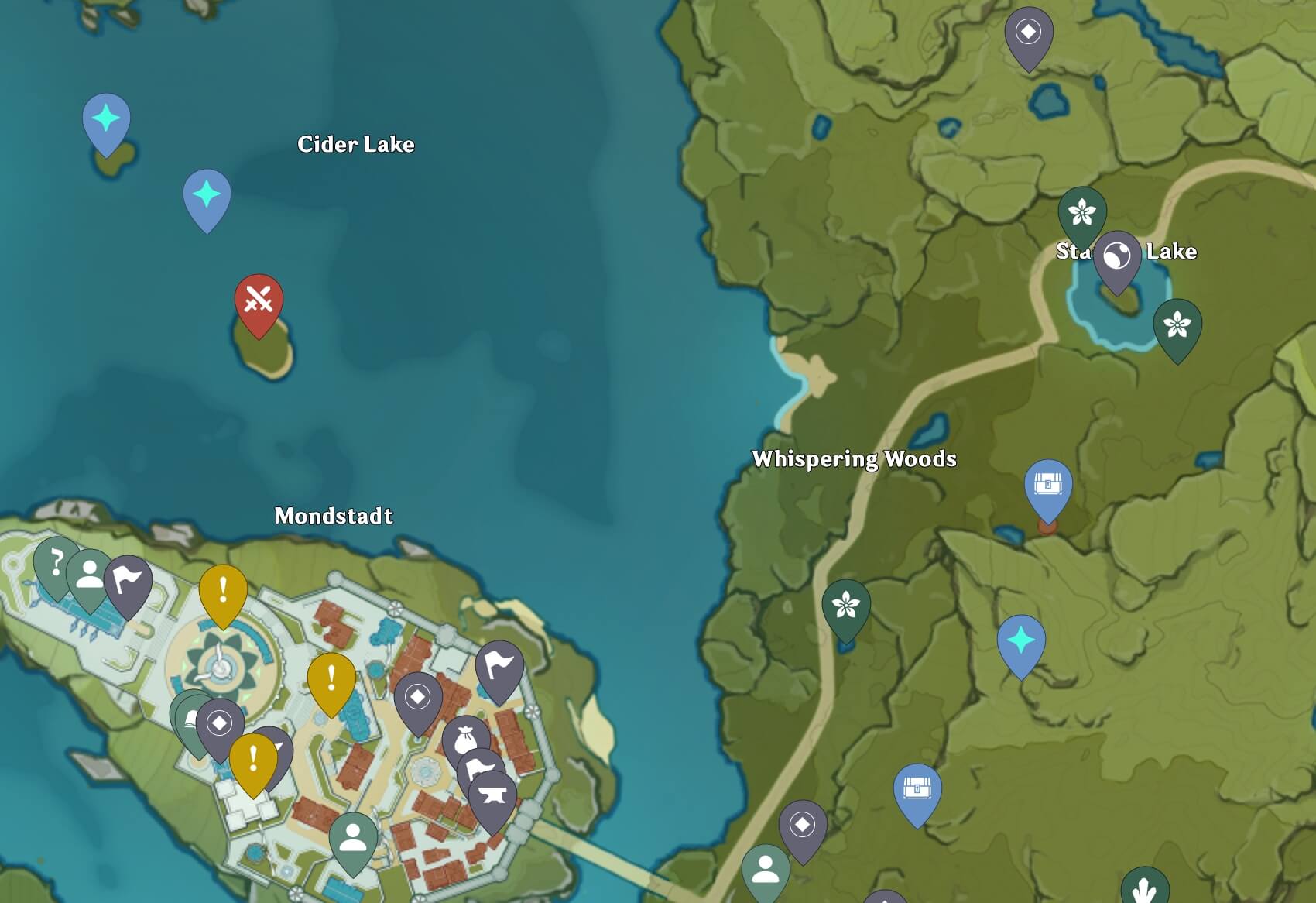Click the Mondstadt map label
Viewport: 1316px width, 903px height.
click(334, 515)
